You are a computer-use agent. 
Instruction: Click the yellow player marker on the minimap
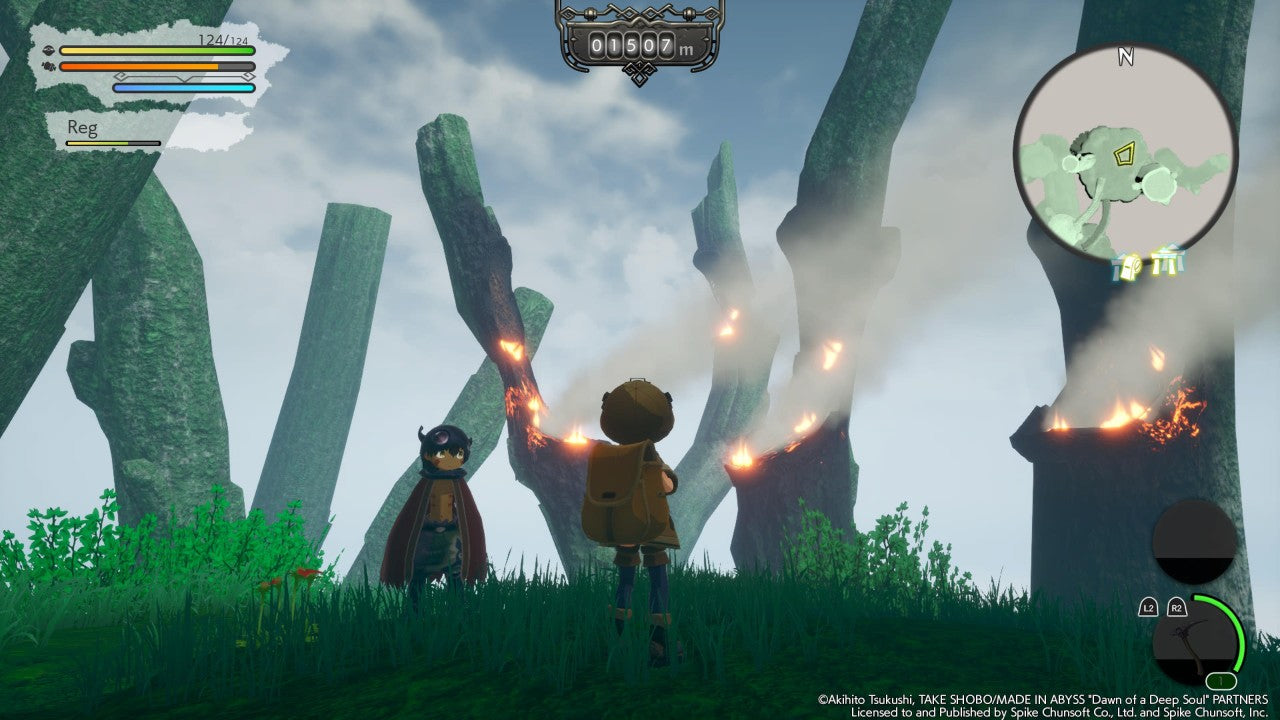[x=1124, y=155]
